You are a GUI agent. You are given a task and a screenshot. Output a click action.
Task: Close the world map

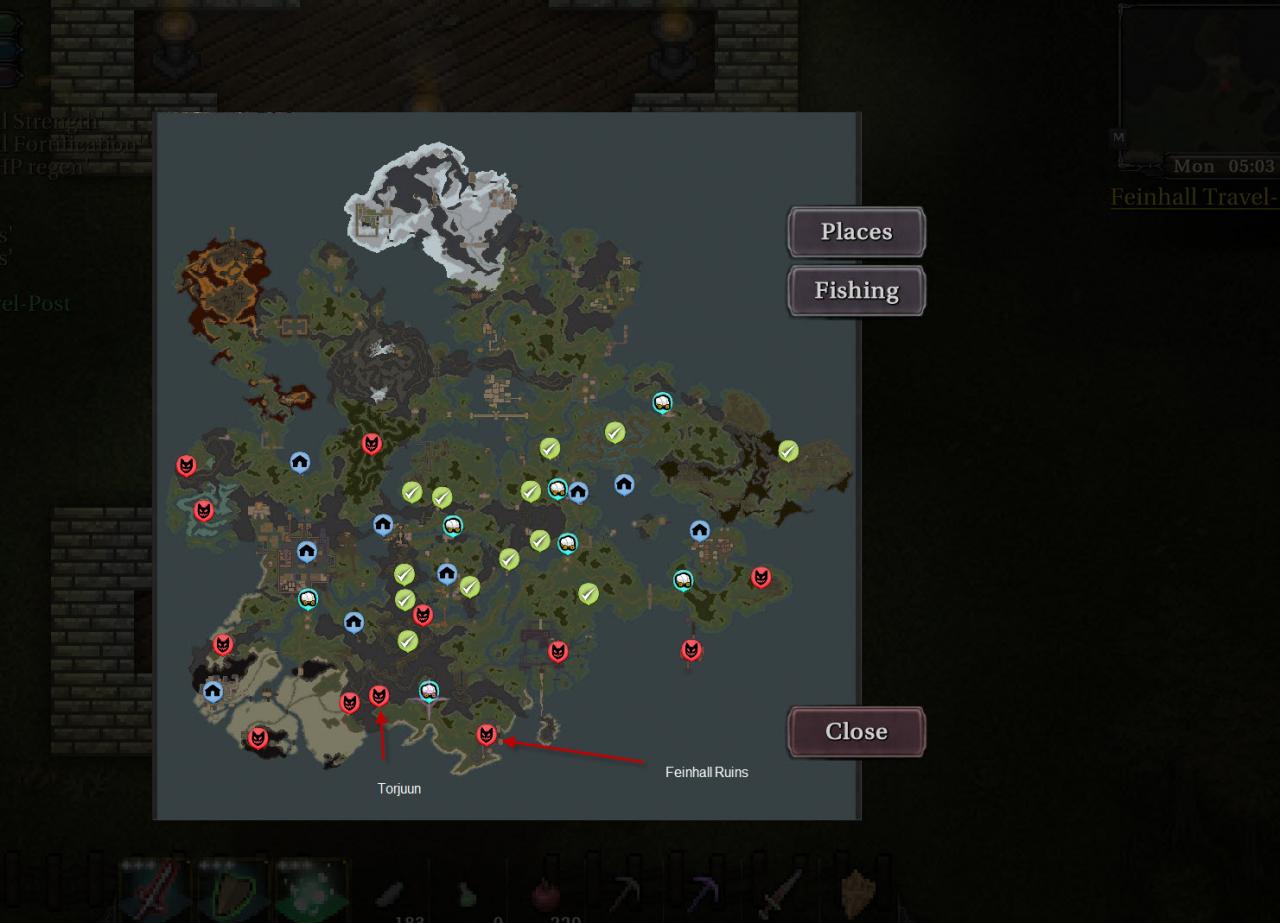click(856, 732)
